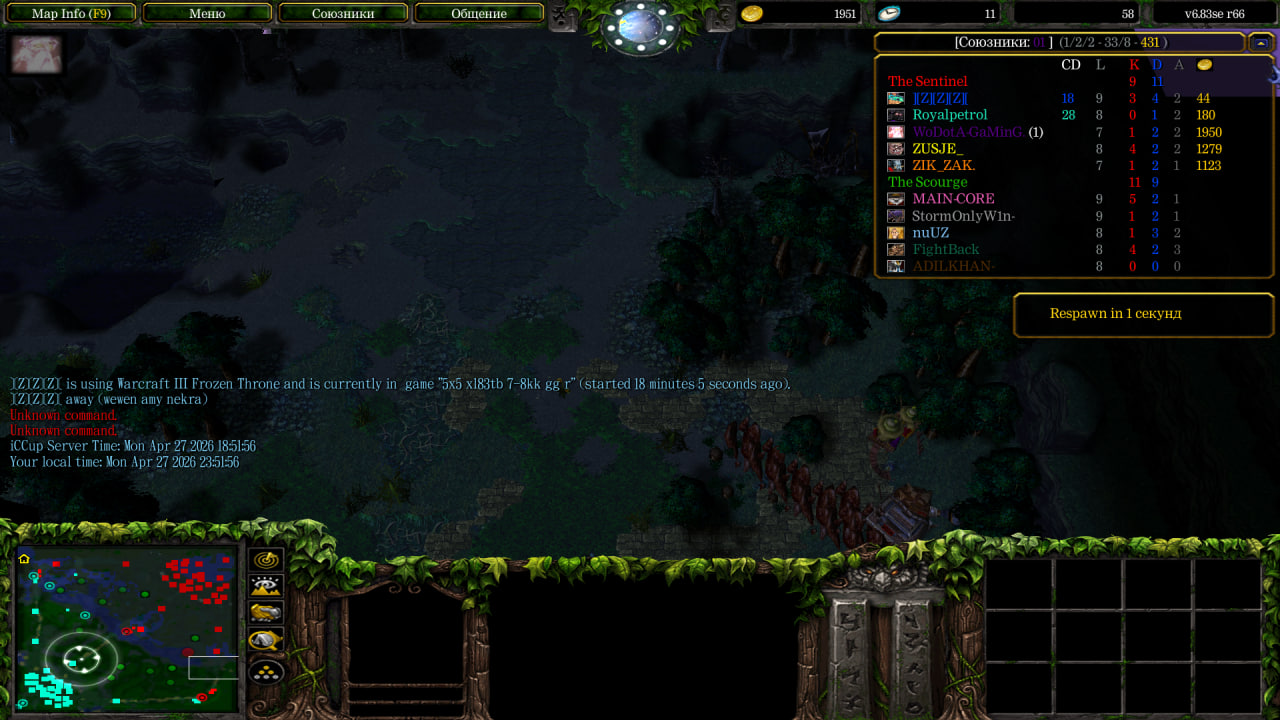Open the Общение chat log
1280x720 pixels.
[479, 13]
